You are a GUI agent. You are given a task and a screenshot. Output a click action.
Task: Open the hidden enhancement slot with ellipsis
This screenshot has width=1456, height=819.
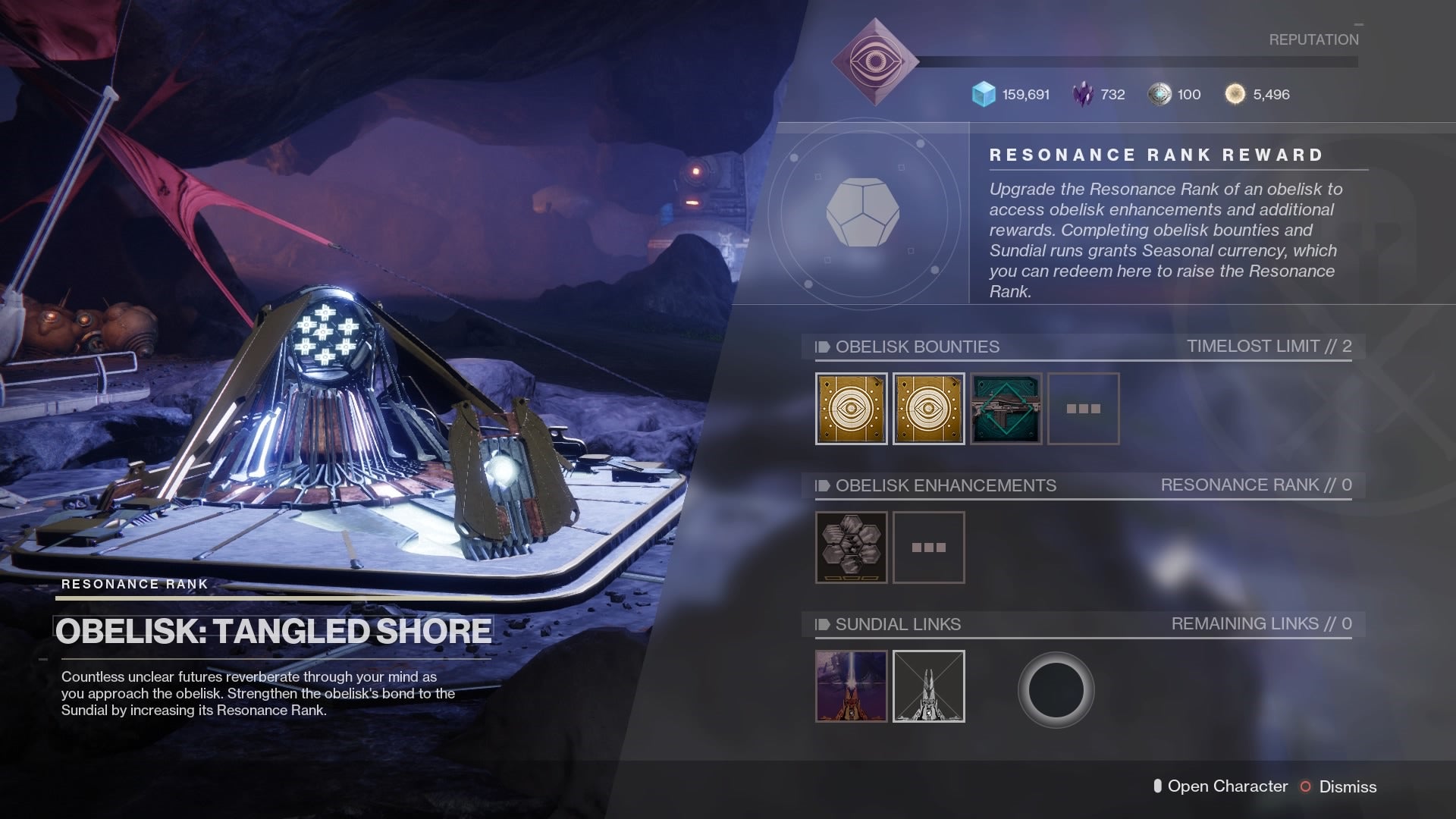pos(928,548)
